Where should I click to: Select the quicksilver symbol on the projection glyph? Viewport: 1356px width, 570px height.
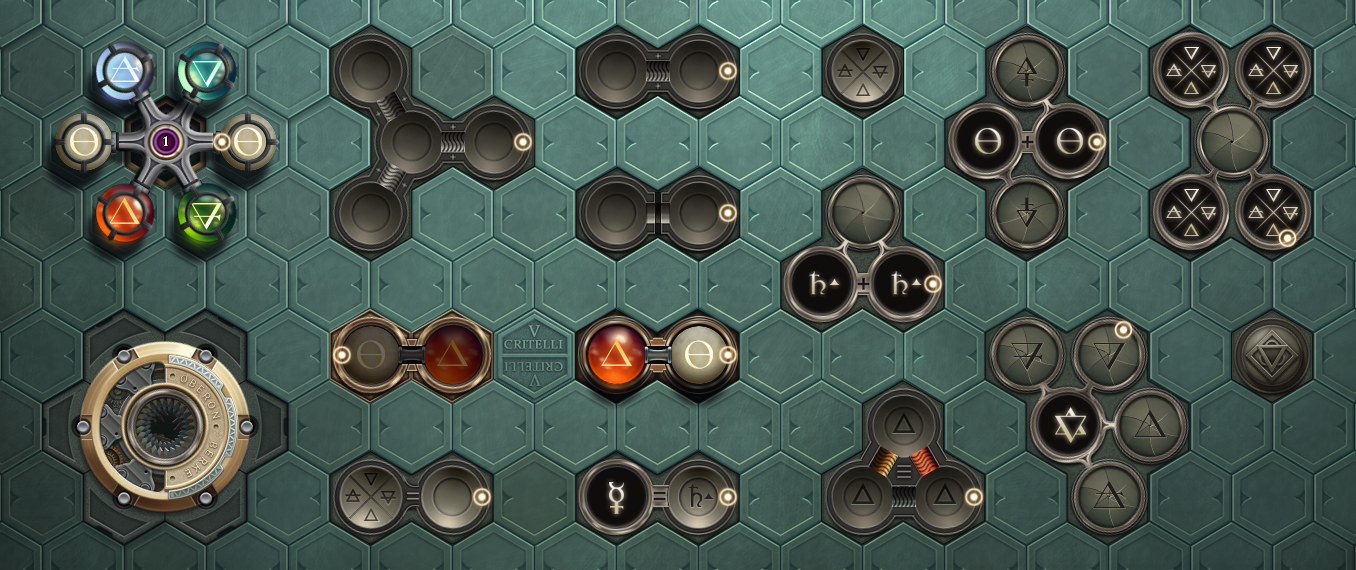click(x=616, y=497)
